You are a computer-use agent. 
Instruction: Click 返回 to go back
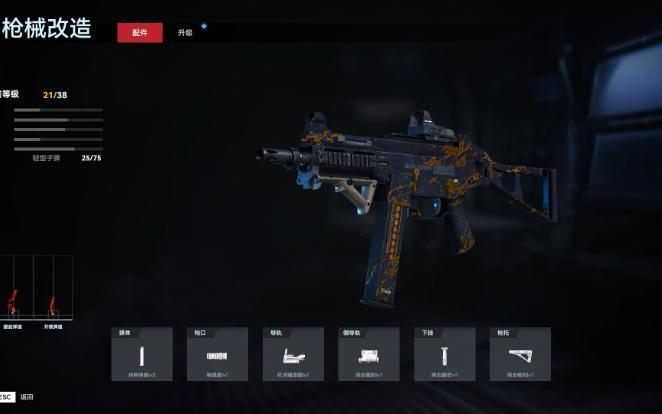27,397
